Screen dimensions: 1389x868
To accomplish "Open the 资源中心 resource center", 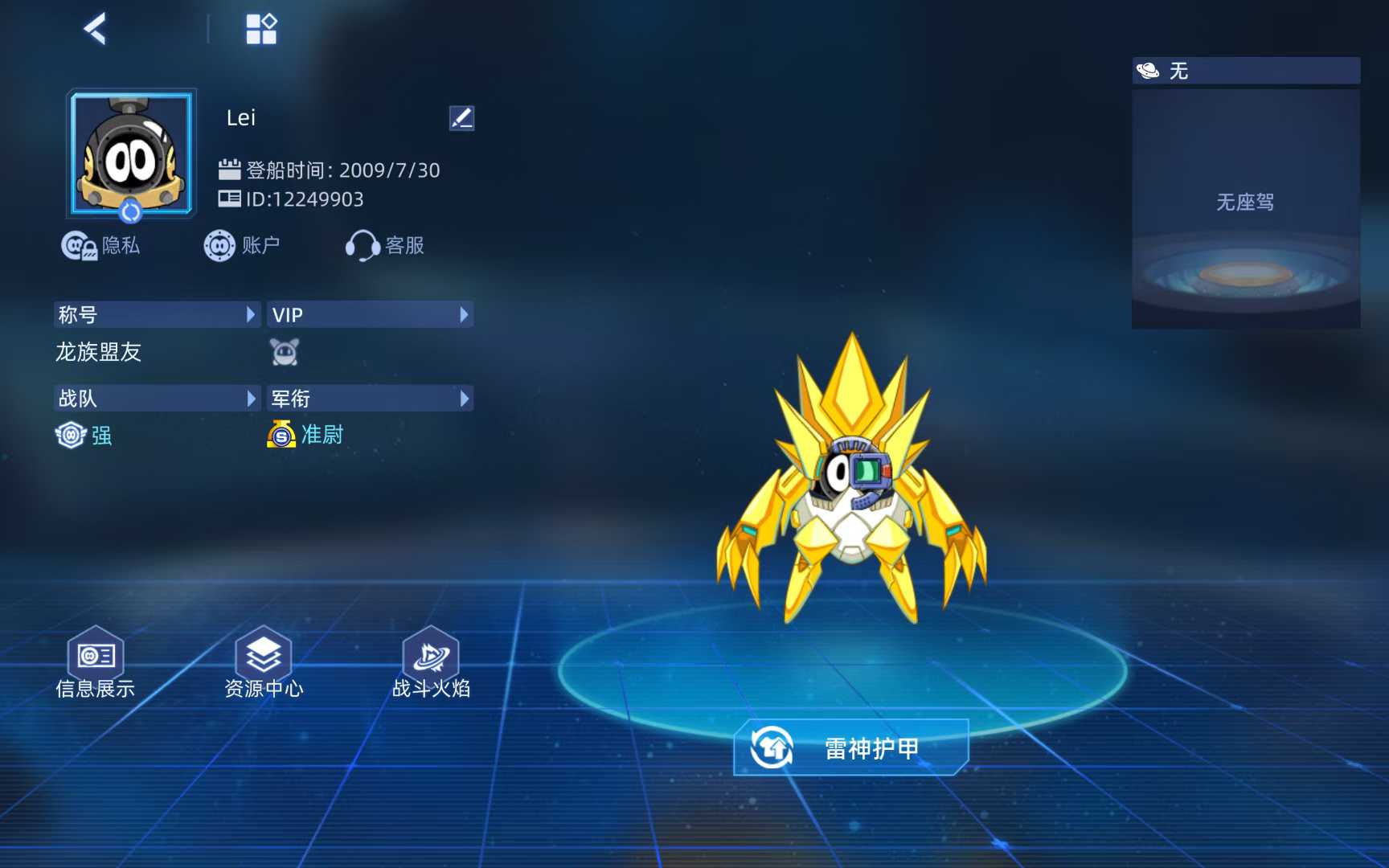I will tap(264, 664).
